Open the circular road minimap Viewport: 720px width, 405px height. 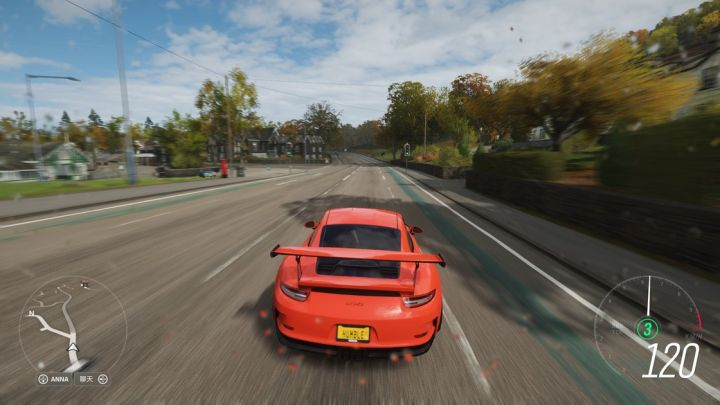click(x=72, y=324)
